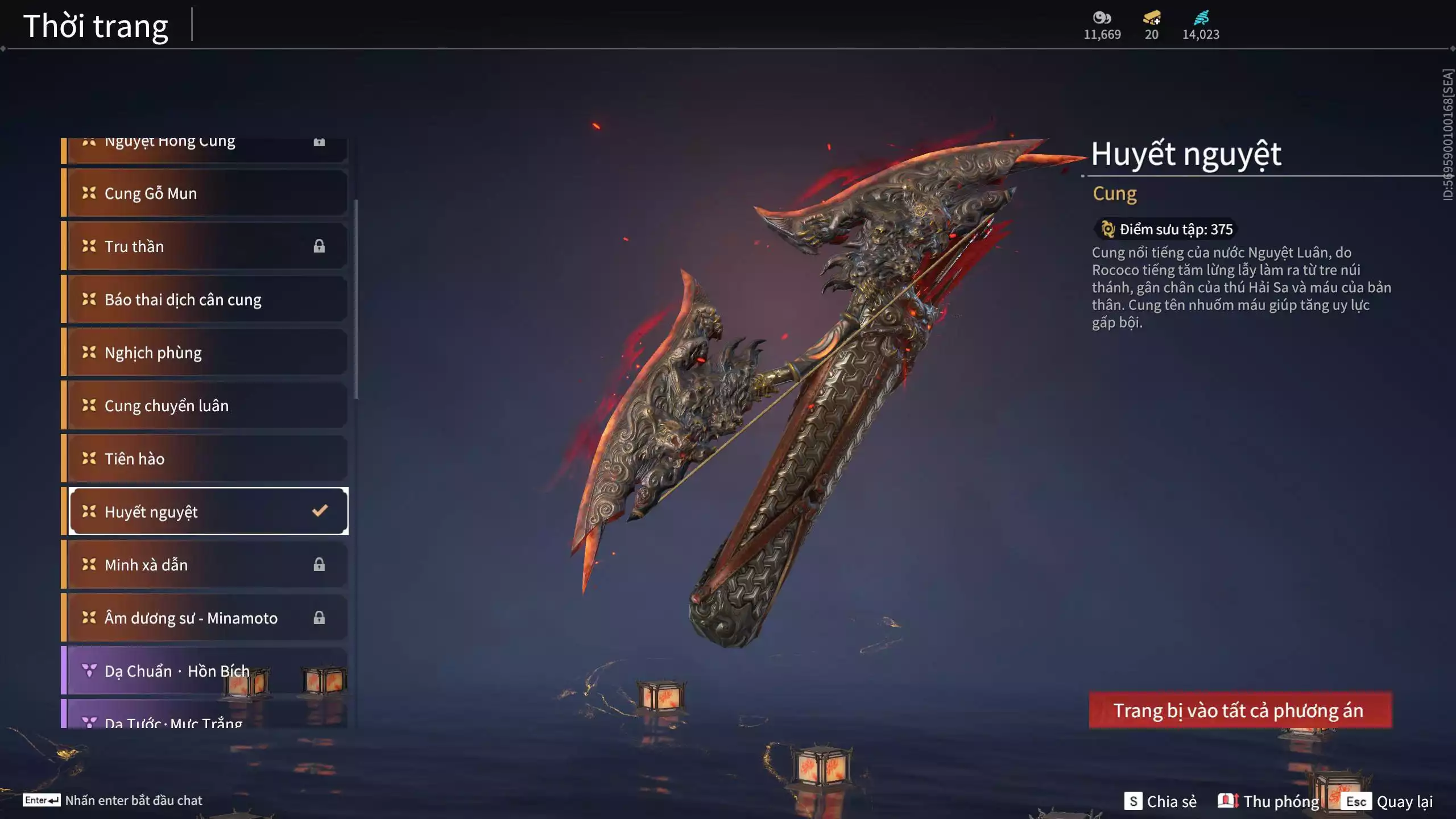1456x819 pixels.
Task: Select the Cung Gỗ Mun bow skin
Action: click(206, 193)
